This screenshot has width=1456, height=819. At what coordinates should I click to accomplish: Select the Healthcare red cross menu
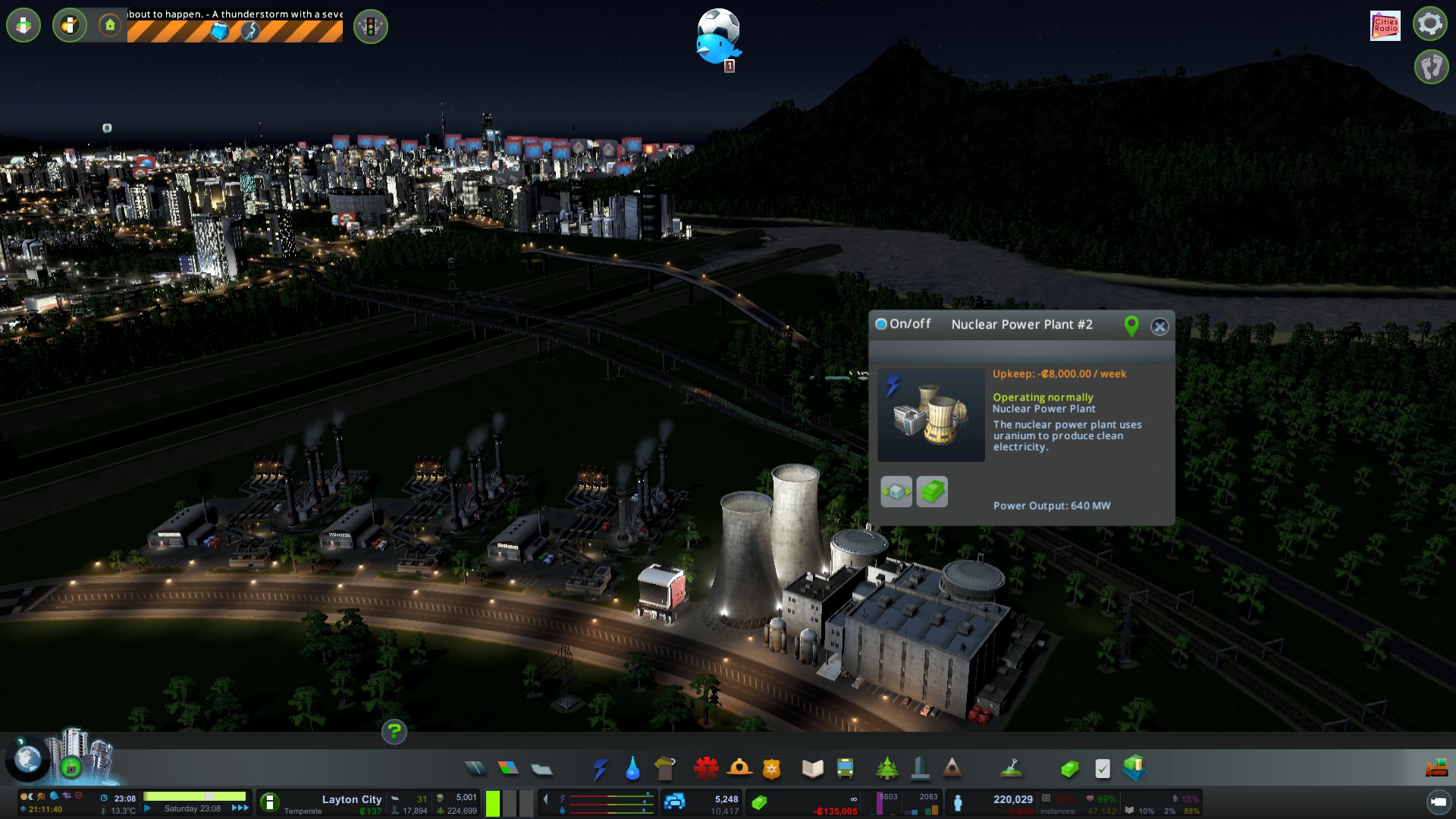coord(706,769)
